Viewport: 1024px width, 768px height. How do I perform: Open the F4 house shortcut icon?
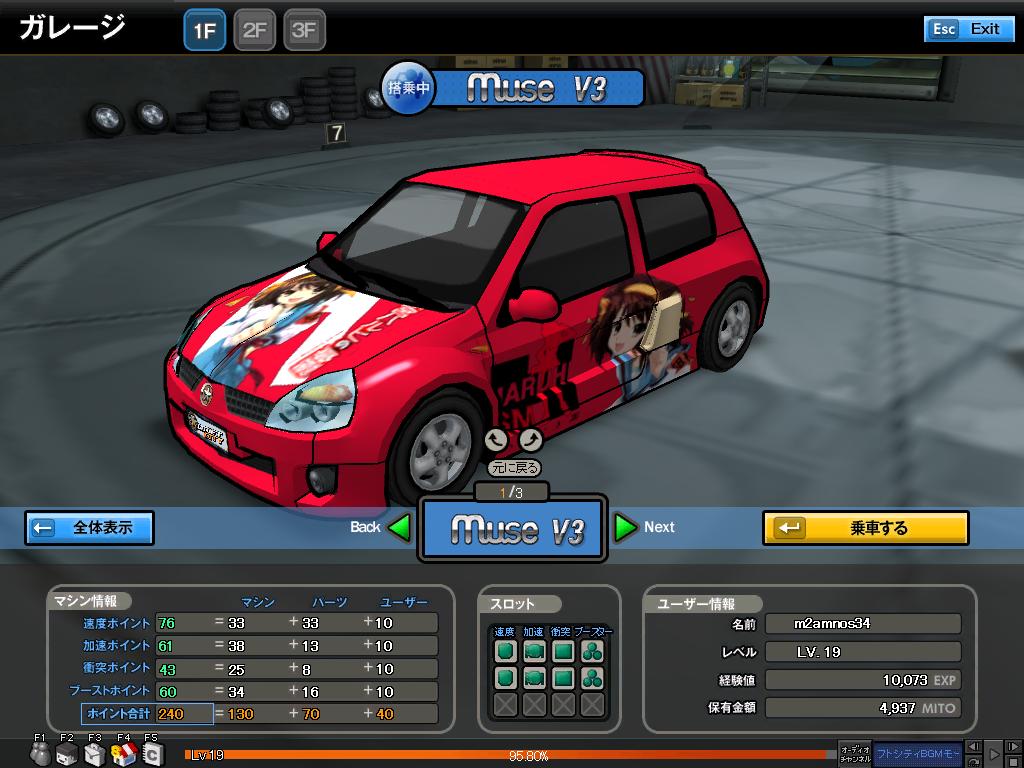click(x=123, y=754)
